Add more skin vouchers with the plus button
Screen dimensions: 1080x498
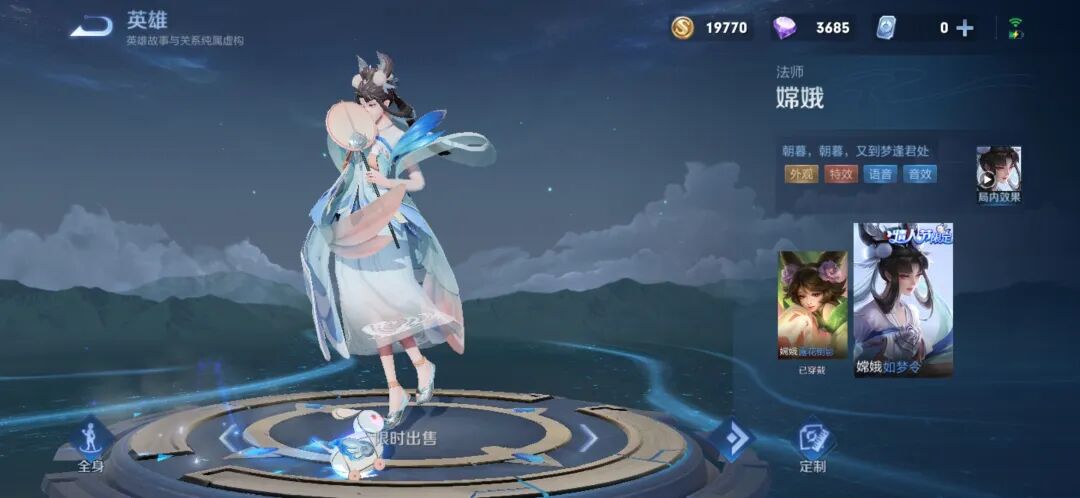pos(965,28)
